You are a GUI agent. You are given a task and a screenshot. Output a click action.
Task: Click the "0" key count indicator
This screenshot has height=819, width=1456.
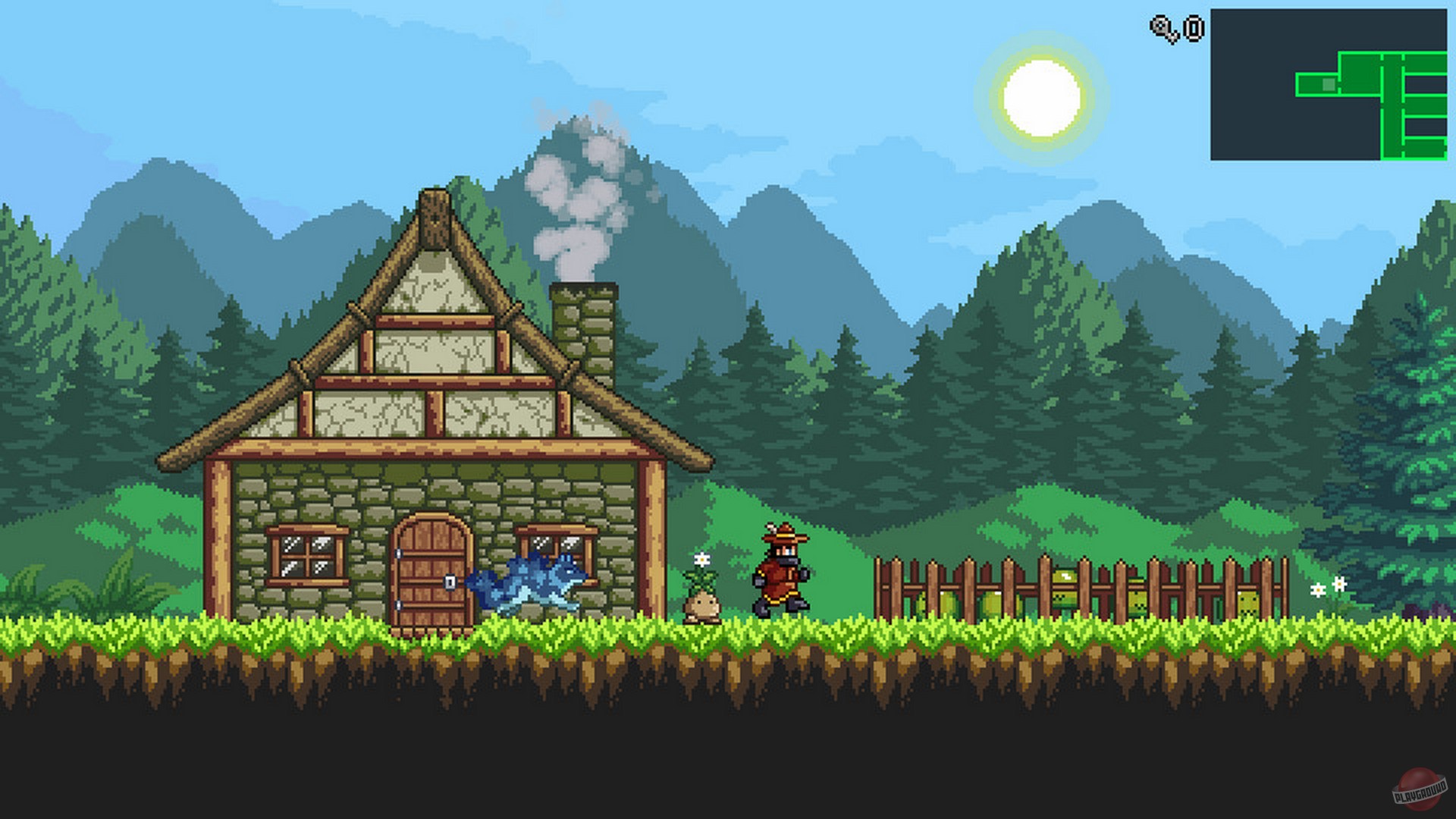[x=1193, y=28]
